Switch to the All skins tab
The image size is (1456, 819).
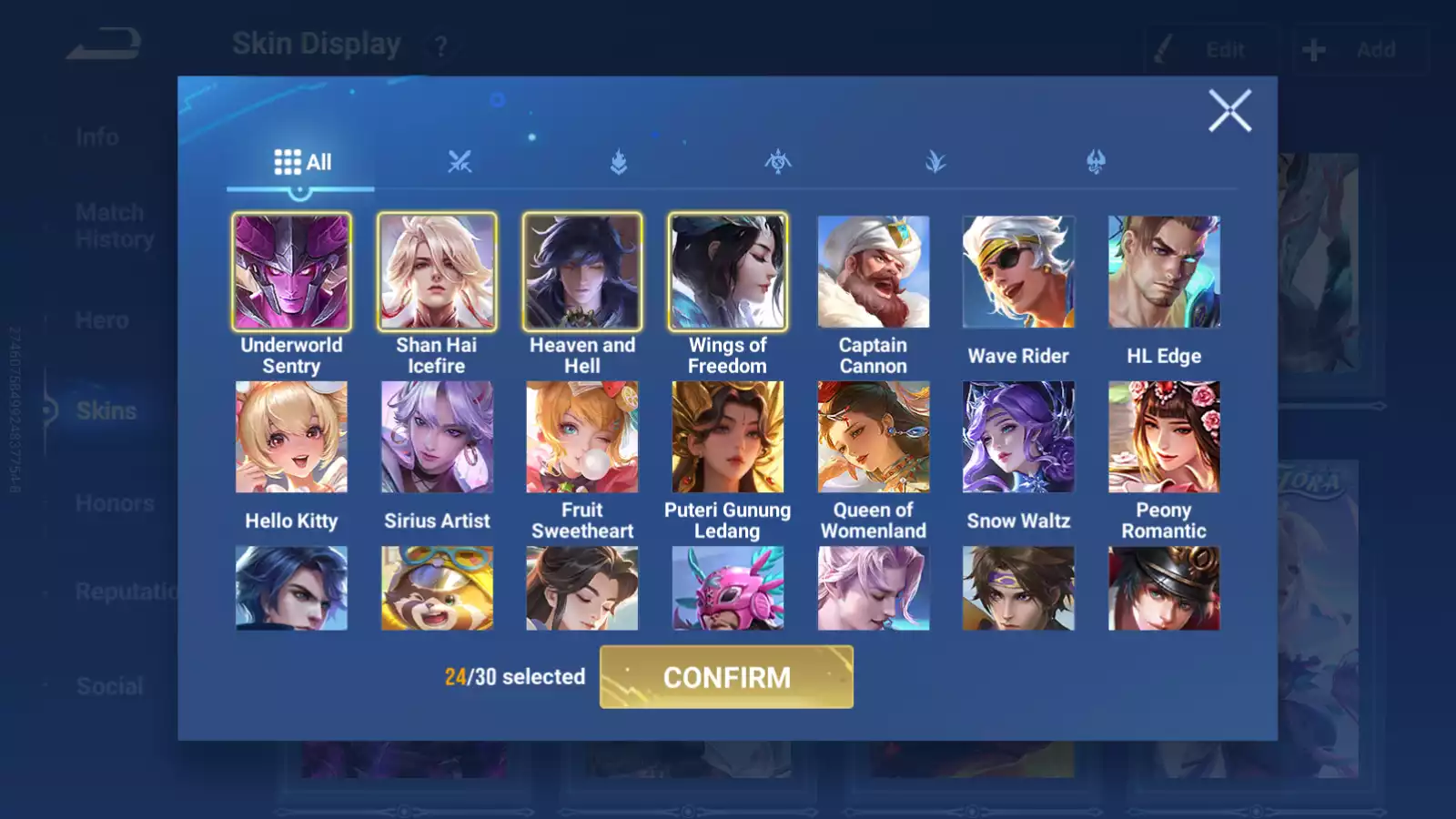[302, 162]
